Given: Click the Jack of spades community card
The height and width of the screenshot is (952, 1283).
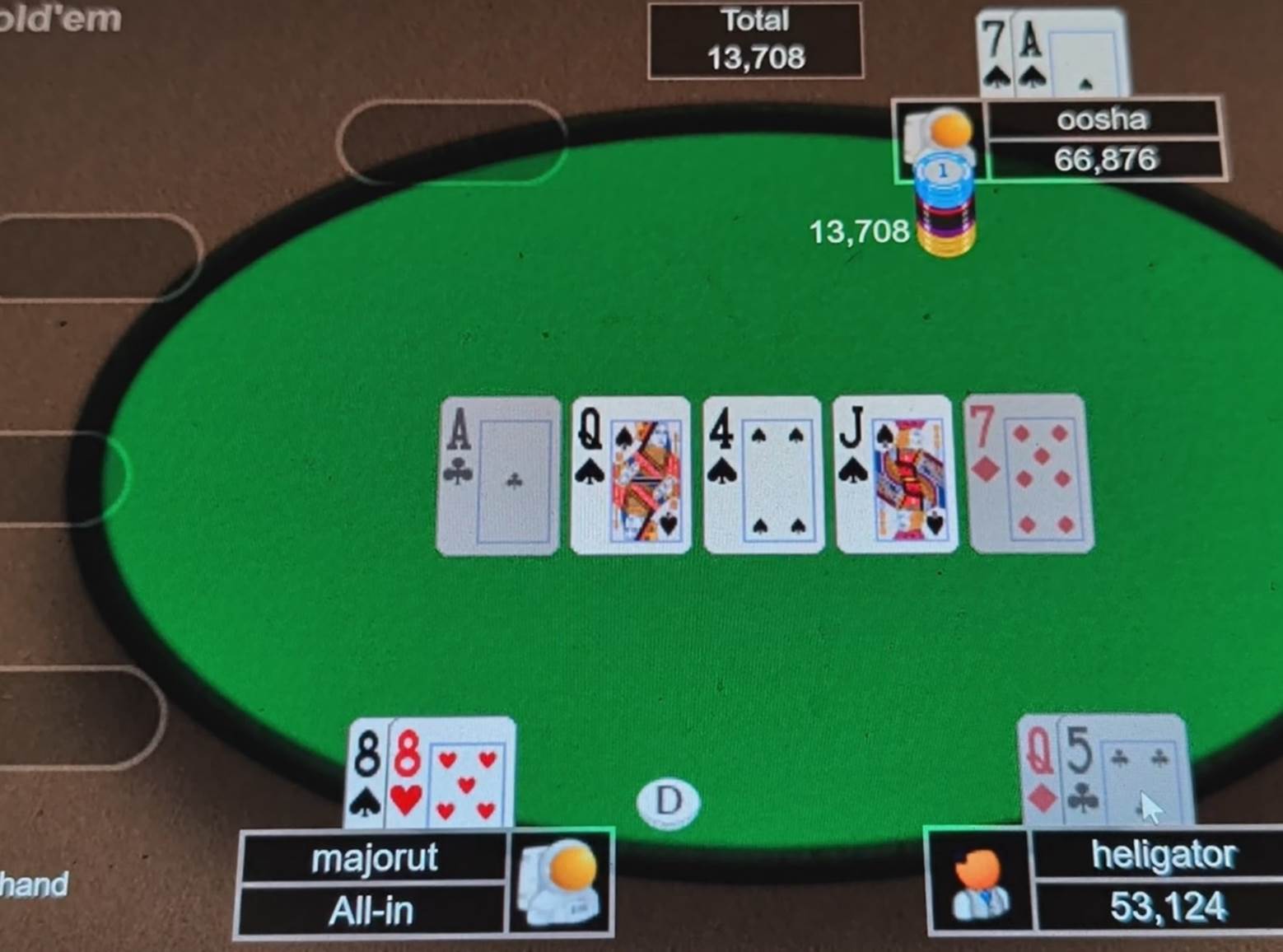Looking at the screenshot, I should coord(896,476).
